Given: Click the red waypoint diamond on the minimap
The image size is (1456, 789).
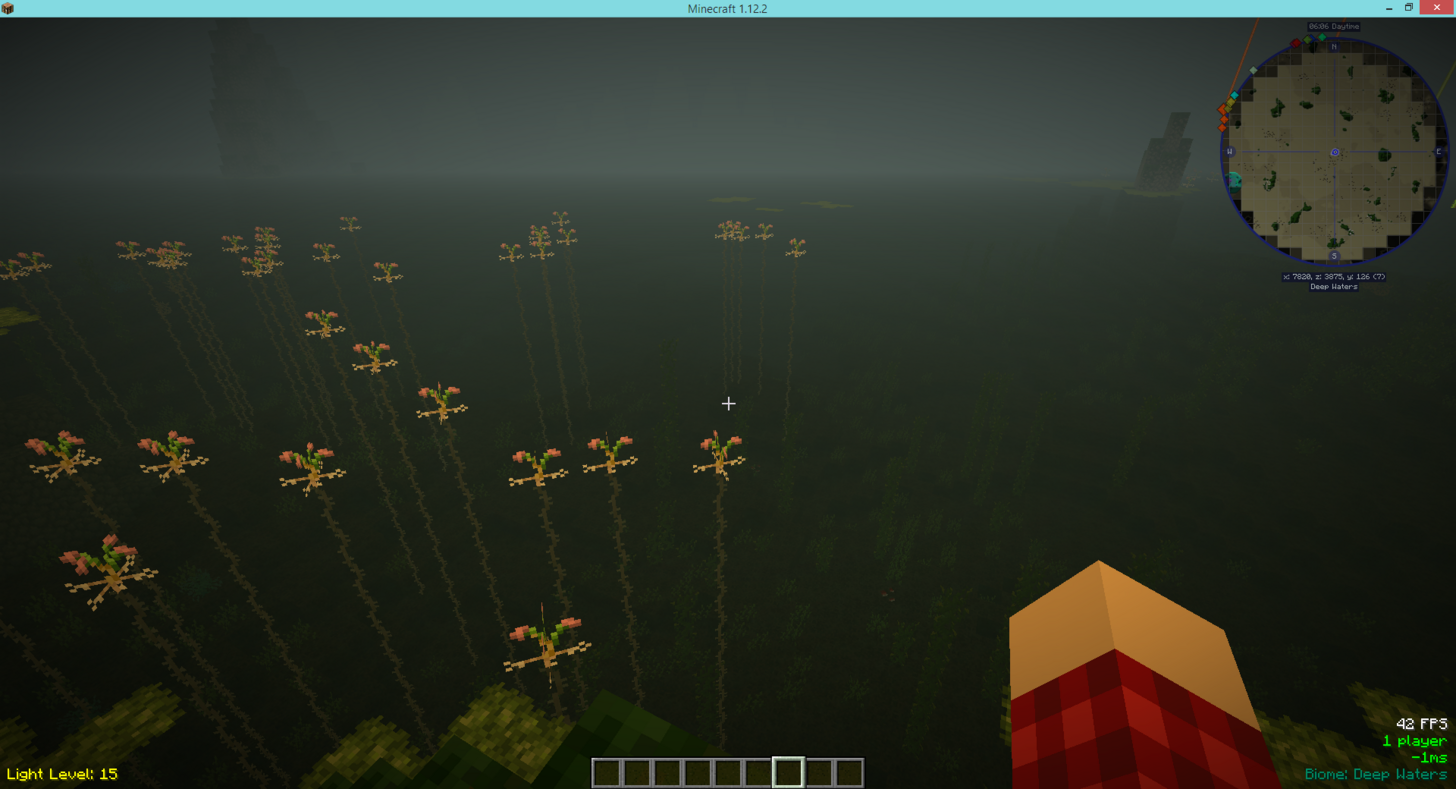Looking at the screenshot, I should pyautogui.click(x=1296, y=43).
